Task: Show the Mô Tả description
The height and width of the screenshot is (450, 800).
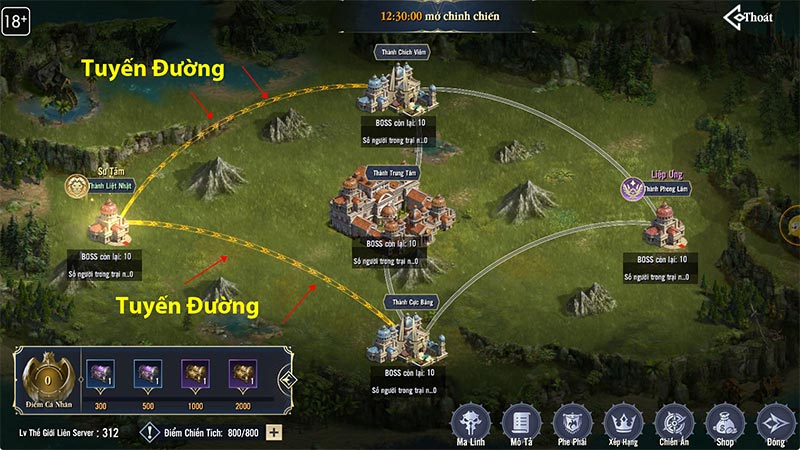Action: coord(521,420)
